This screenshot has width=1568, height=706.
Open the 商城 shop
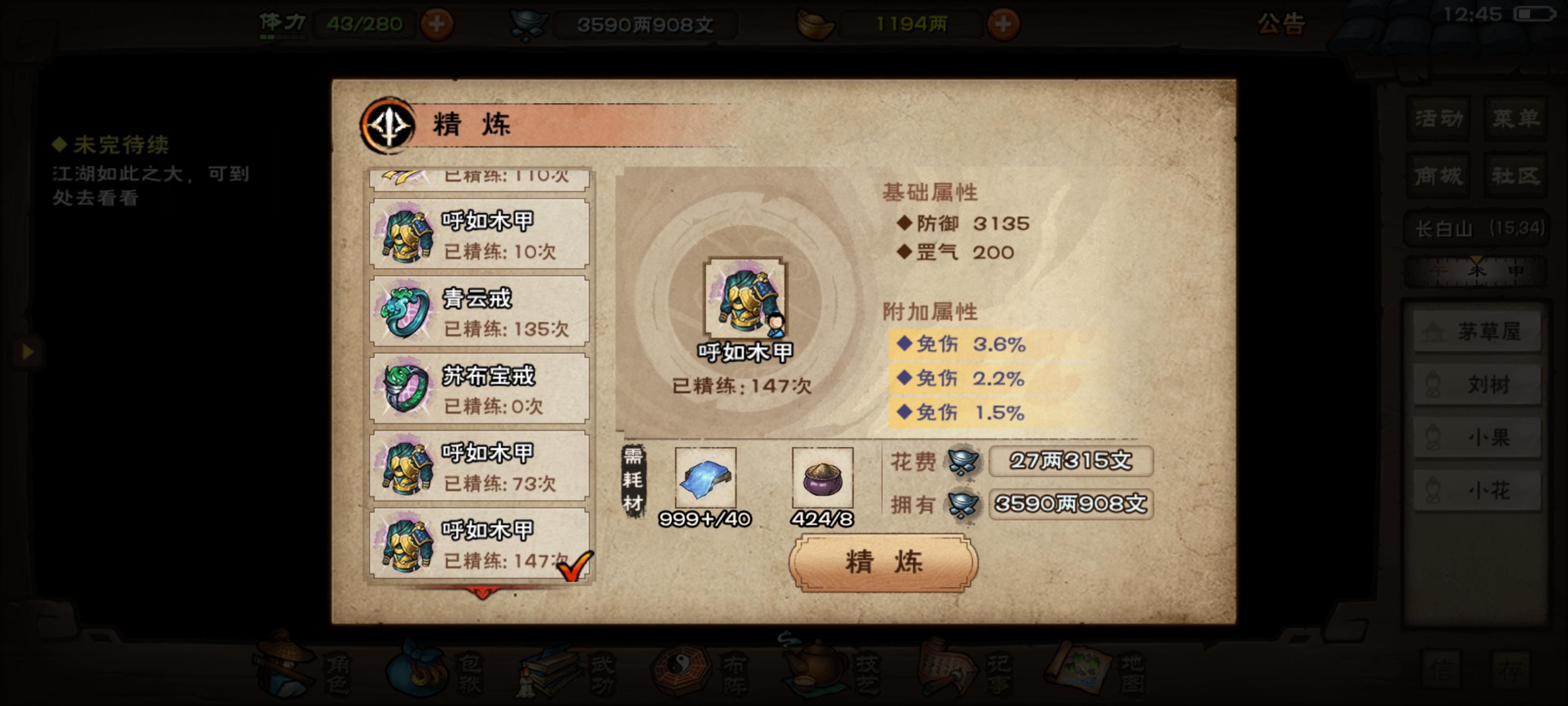pyautogui.click(x=1438, y=176)
